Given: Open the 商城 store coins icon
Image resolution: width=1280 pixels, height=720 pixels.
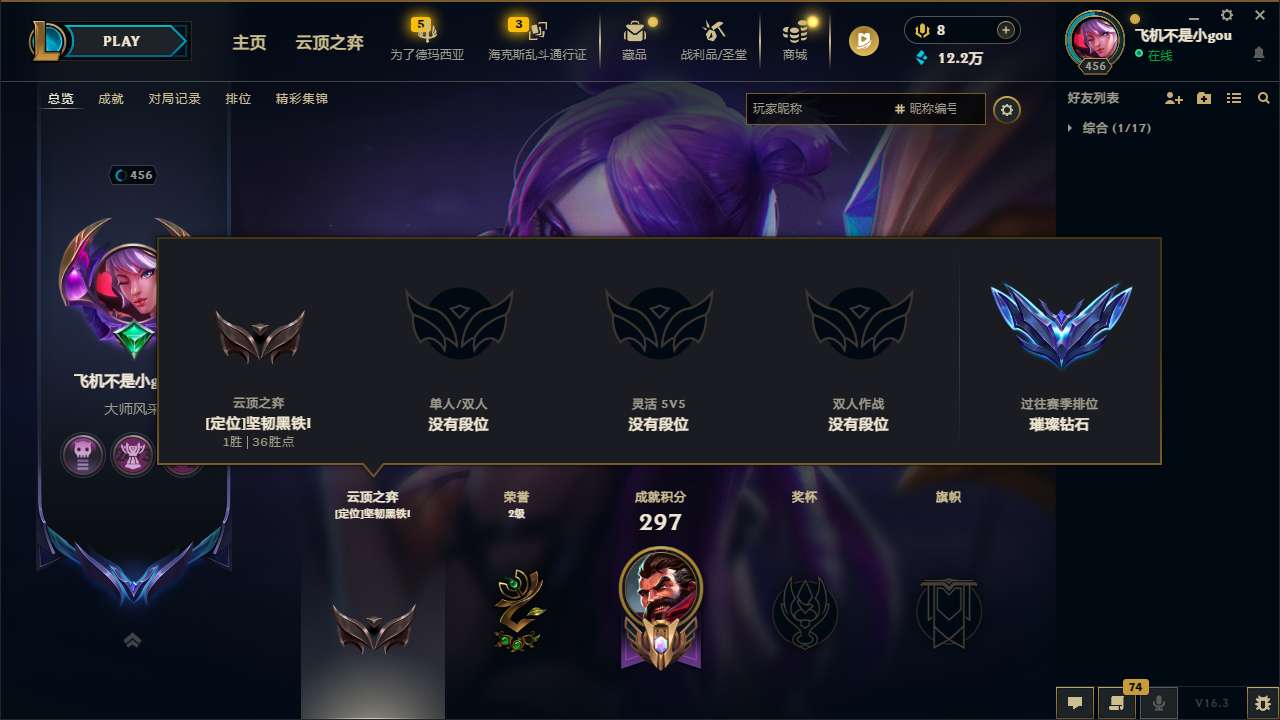Looking at the screenshot, I should click(x=795, y=33).
